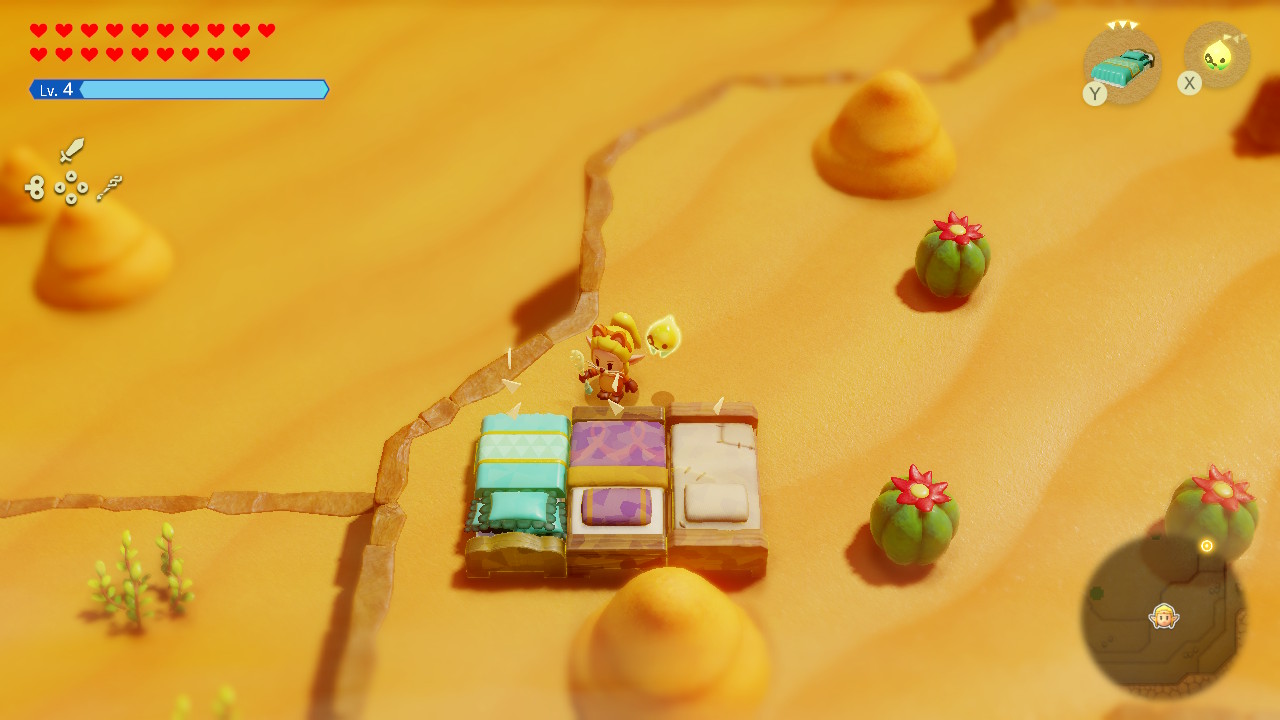
Task: Activate the glowing Tri companion icon
Action: pyautogui.click(x=1217, y=56)
